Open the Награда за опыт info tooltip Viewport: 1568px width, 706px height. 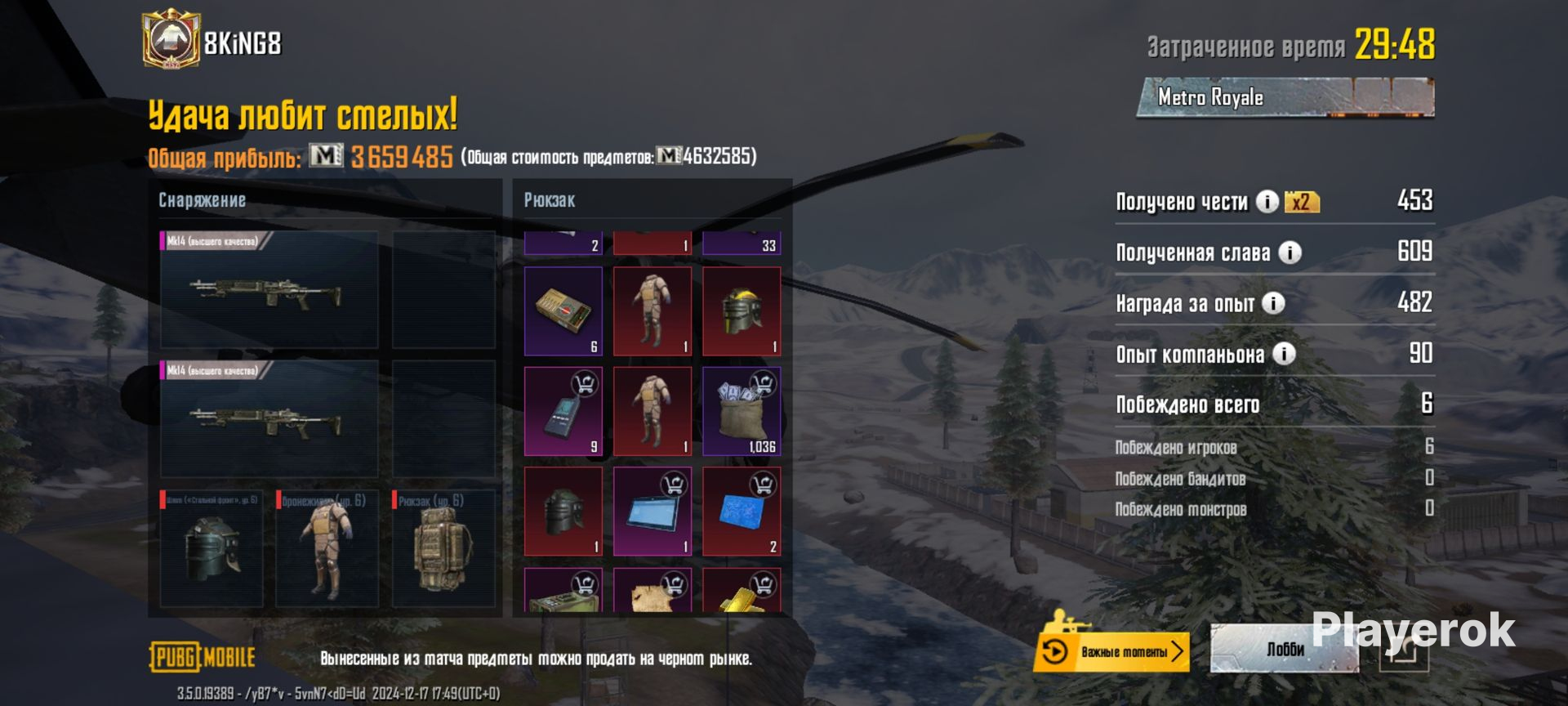(x=1273, y=303)
